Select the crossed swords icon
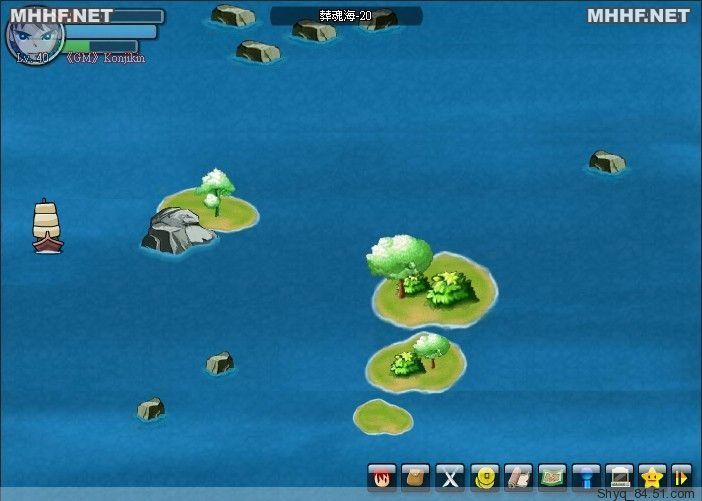 coord(451,476)
